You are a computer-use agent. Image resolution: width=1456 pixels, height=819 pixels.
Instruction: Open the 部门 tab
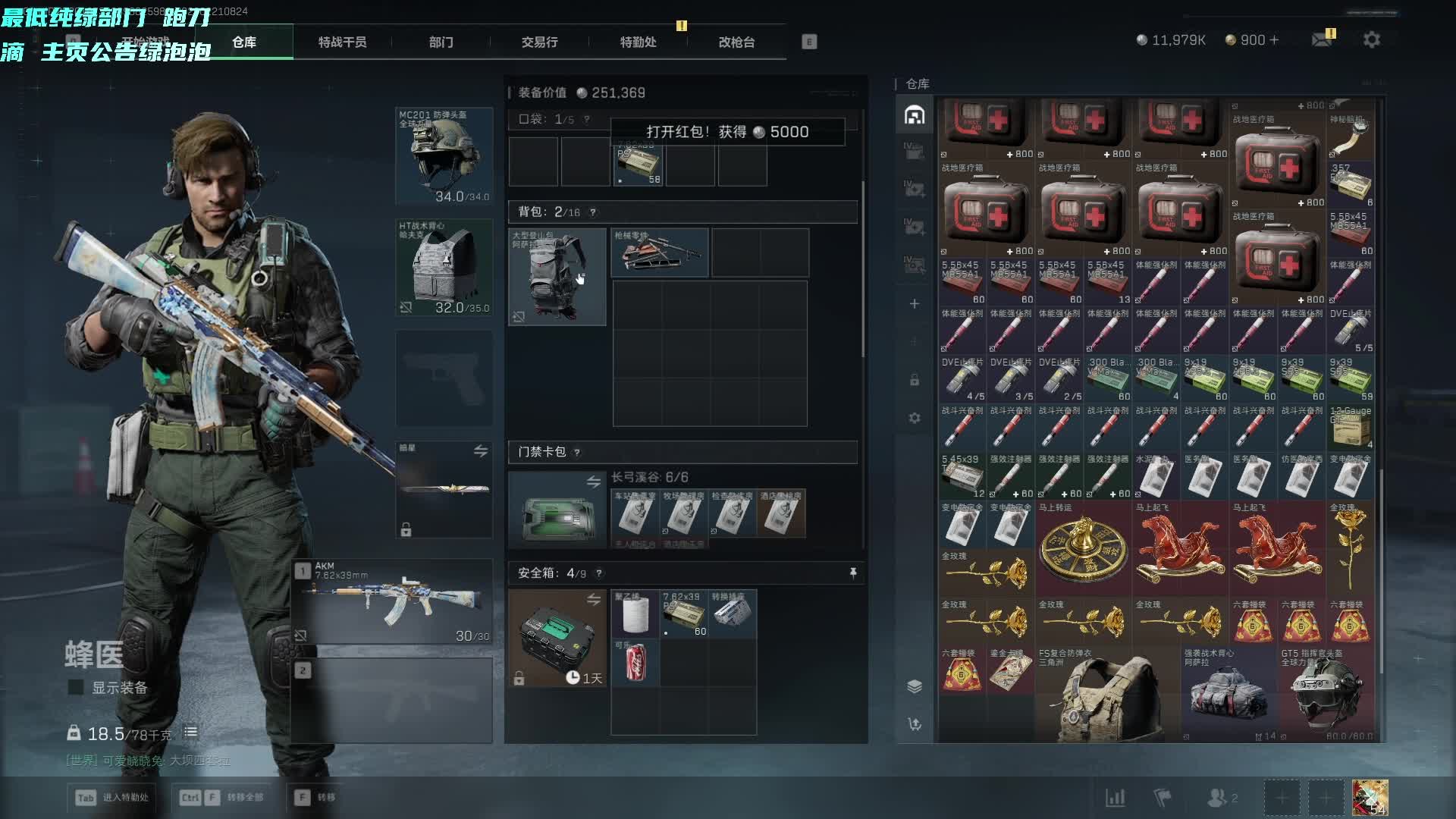[x=441, y=42]
